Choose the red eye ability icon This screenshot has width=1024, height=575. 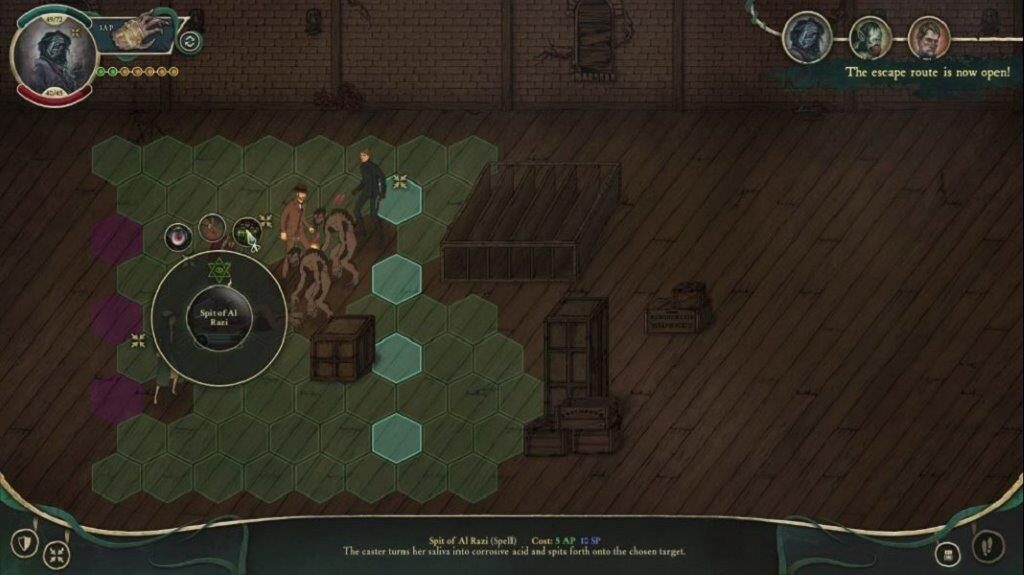[x=179, y=238]
